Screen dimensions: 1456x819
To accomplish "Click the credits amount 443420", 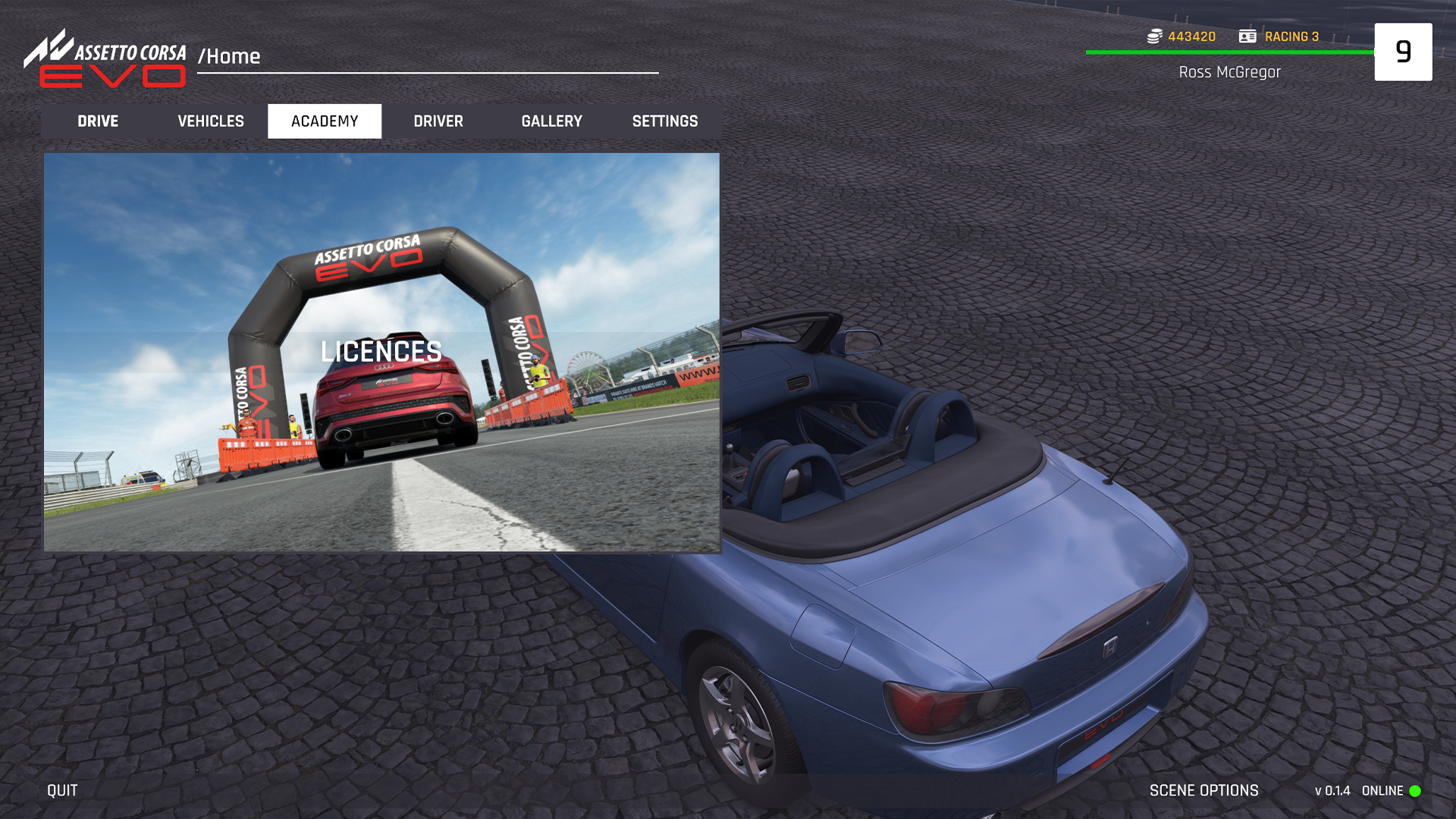I will point(1191,36).
